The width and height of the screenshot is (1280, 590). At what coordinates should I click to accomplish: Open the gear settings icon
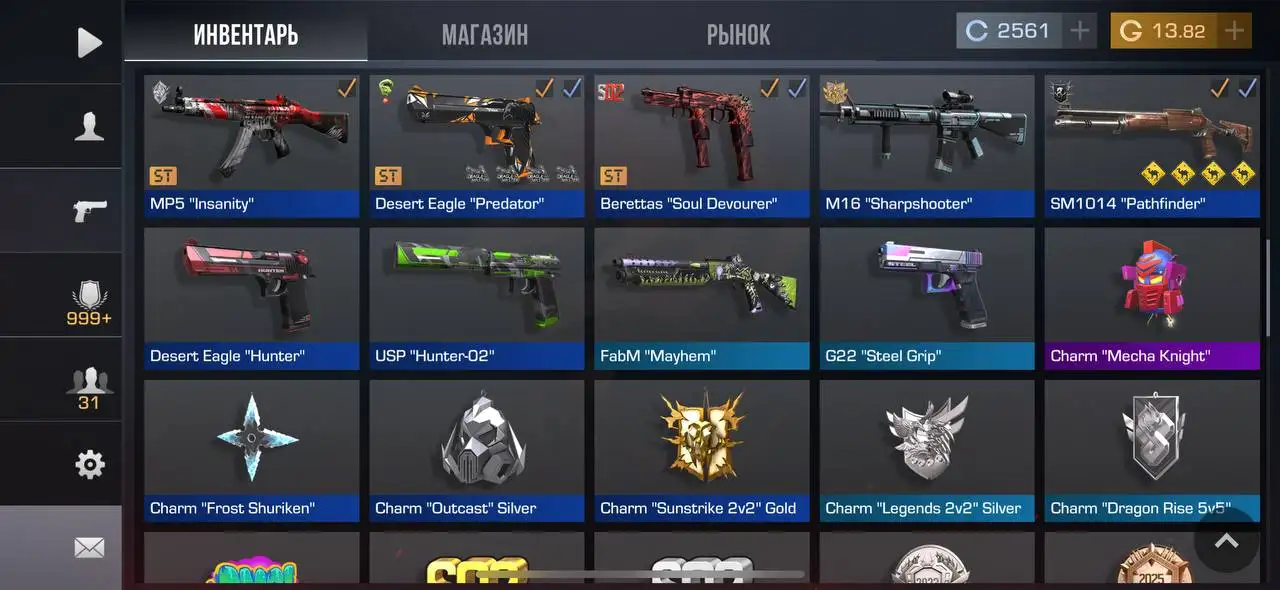89,464
